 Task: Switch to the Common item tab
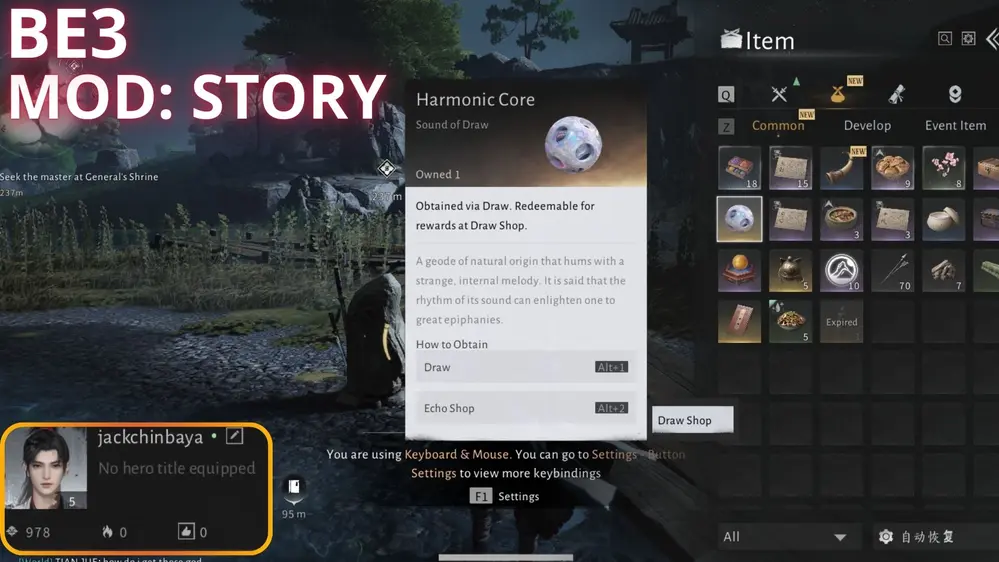tap(778, 125)
